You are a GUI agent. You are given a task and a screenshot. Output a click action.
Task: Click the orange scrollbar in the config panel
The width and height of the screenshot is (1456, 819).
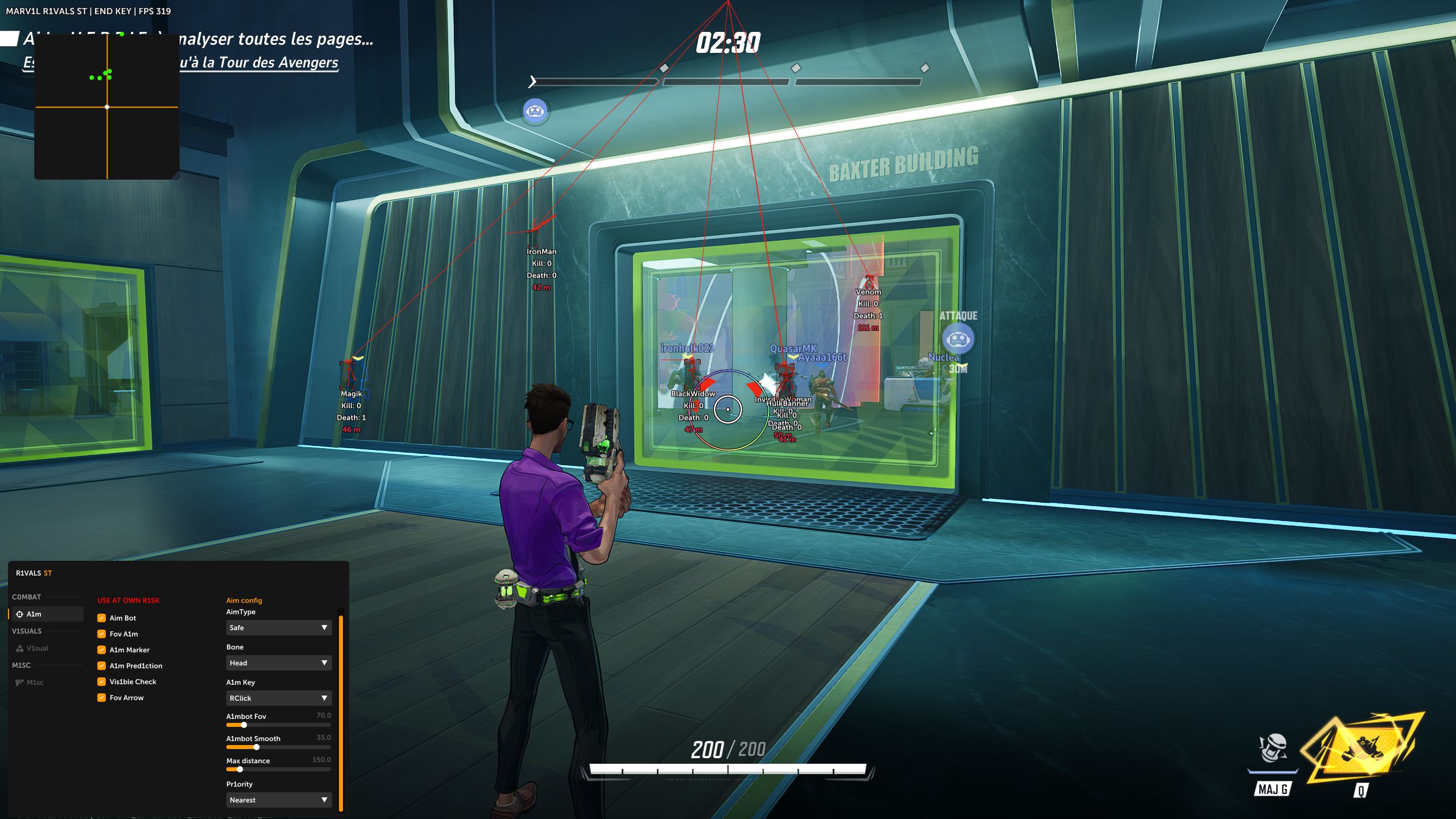[x=341, y=711]
